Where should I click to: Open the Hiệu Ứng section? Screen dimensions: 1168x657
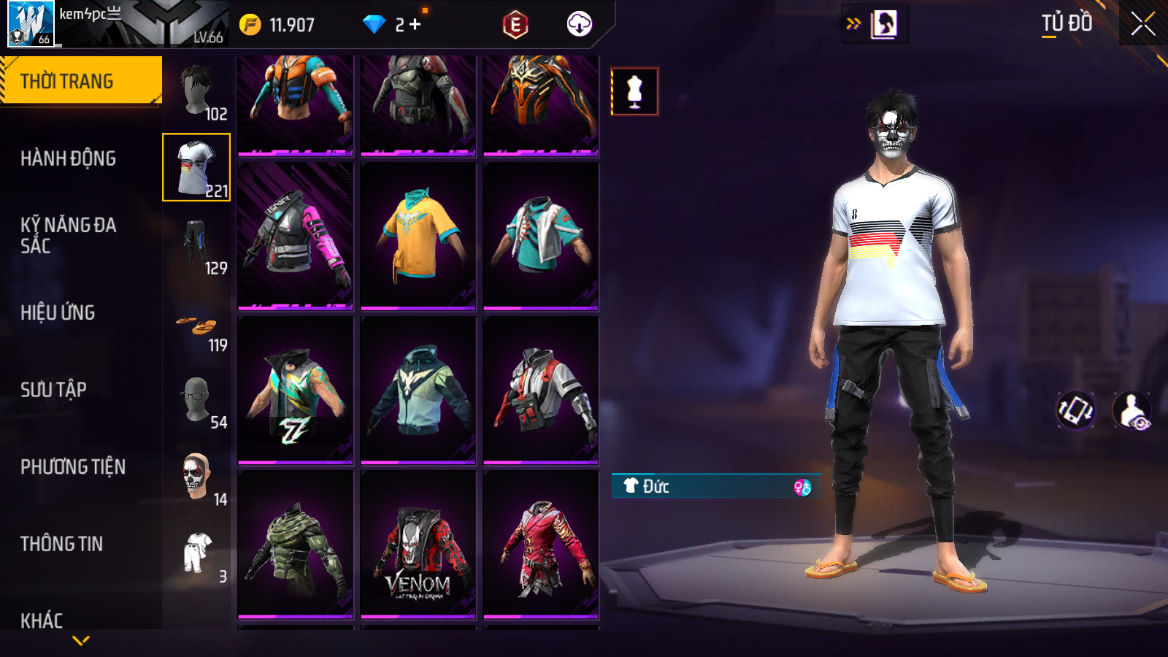point(58,312)
